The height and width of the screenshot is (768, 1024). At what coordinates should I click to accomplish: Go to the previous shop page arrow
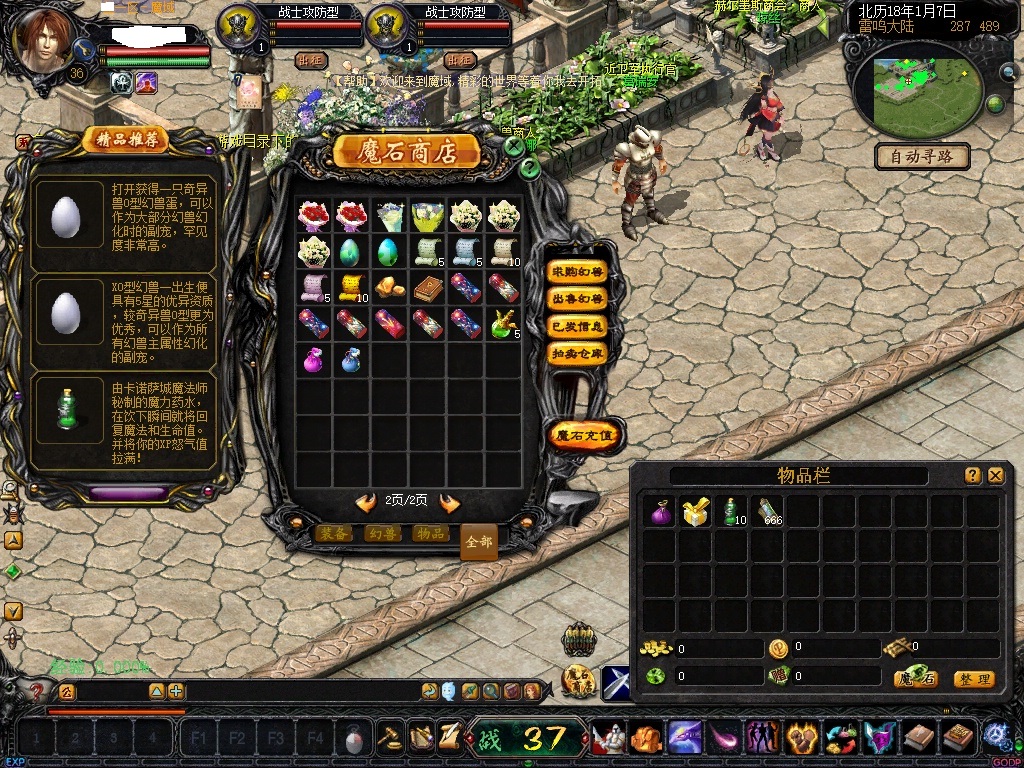click(x=366, y=502)
